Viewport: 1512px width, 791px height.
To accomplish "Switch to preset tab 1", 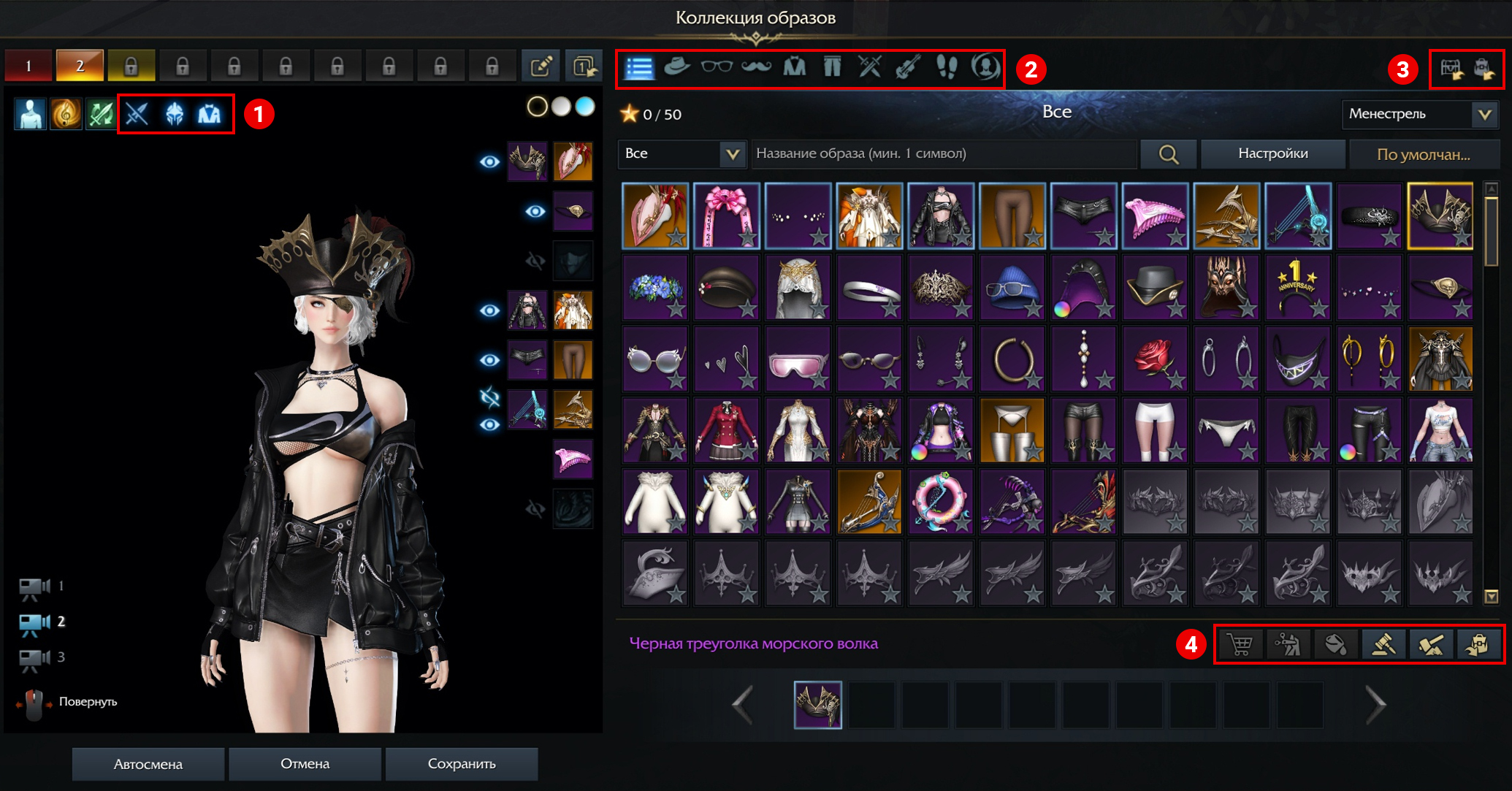I will click(x=28, y=66).
